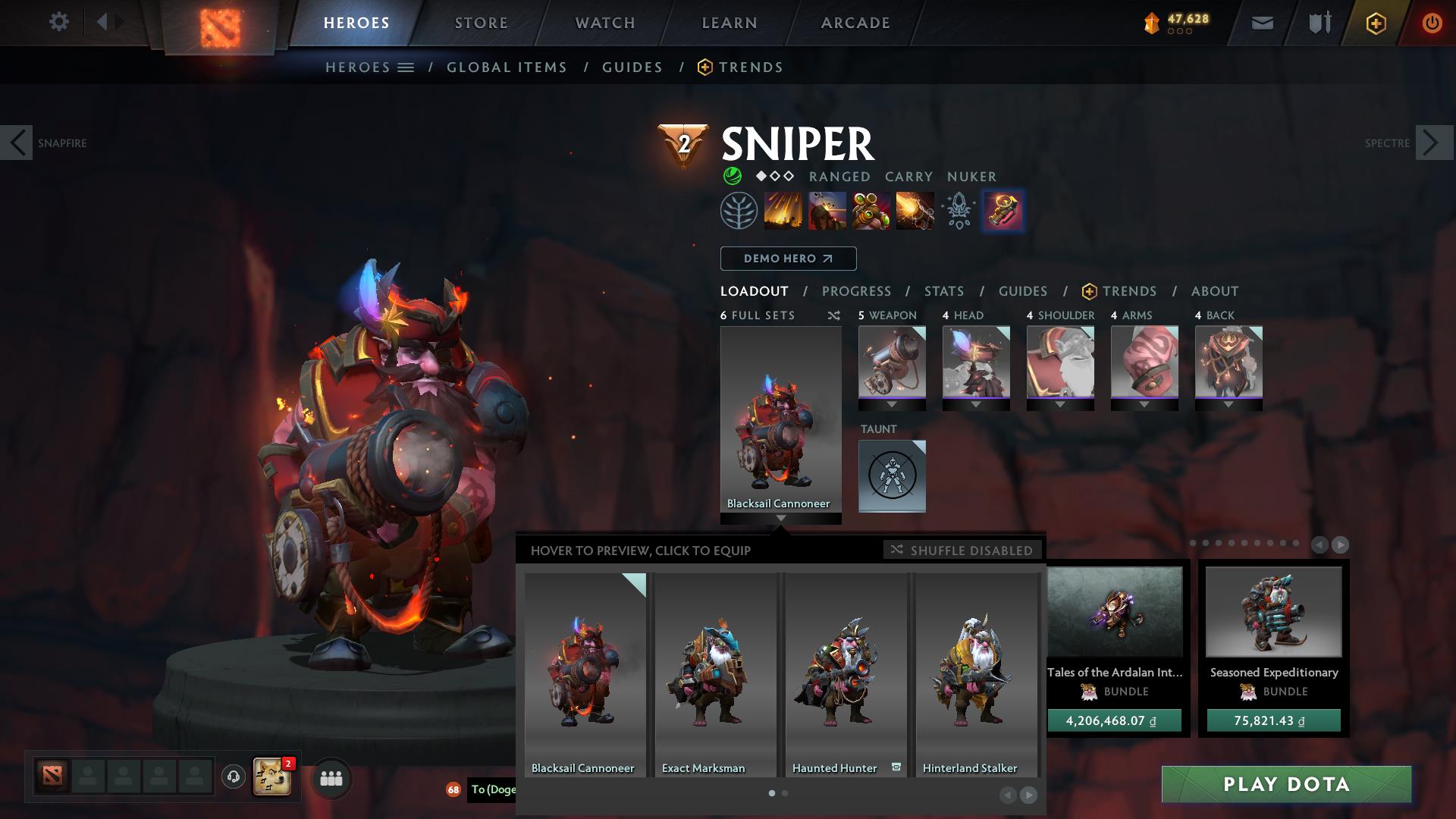This screenshot has width=1456, height=819.
Task: Go to previous hero Snapfire
Action: click(17, 143)
